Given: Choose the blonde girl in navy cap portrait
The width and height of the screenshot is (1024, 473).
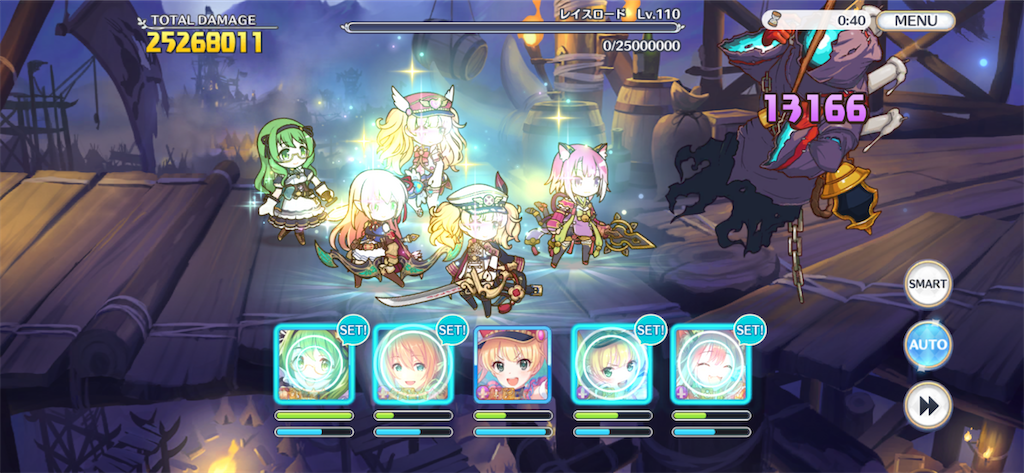Looking at the screenshot, I should pyautogui.click(x=511, y=364).
